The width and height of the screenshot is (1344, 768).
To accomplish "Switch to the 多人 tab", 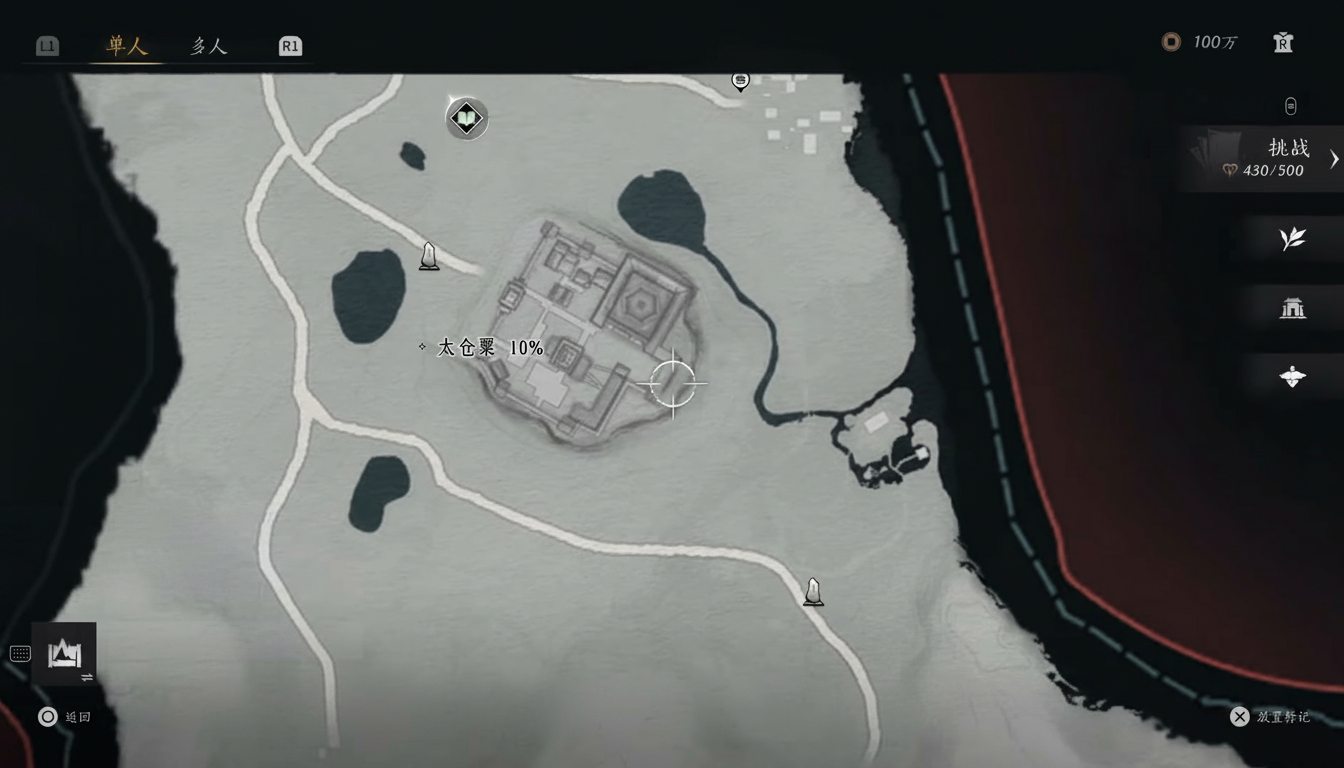I will [x=207, y=46].
